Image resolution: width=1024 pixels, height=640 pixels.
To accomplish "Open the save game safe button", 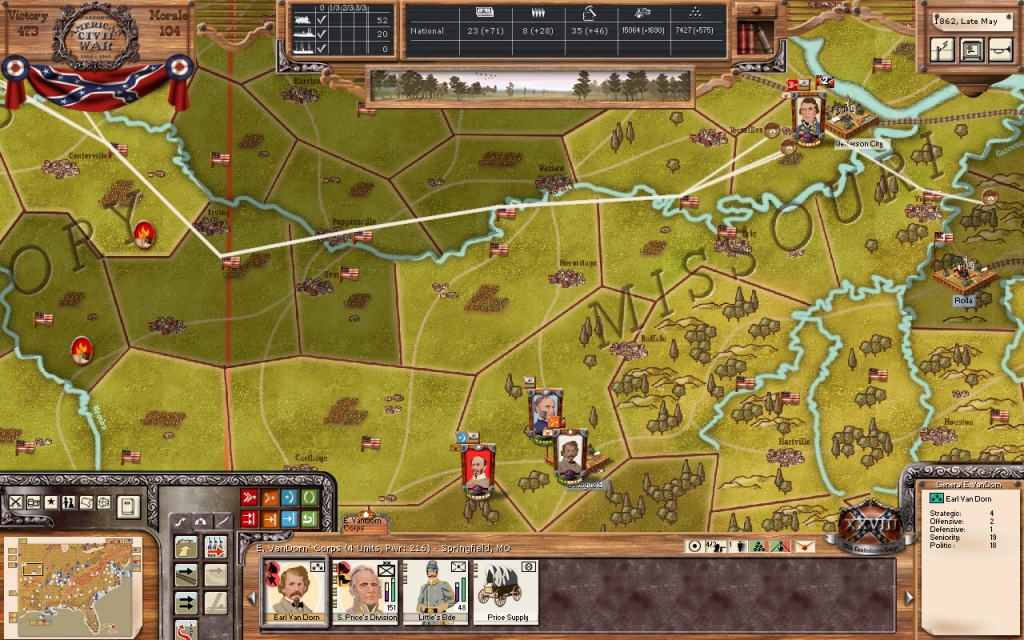I will click(x=971, y=49).
